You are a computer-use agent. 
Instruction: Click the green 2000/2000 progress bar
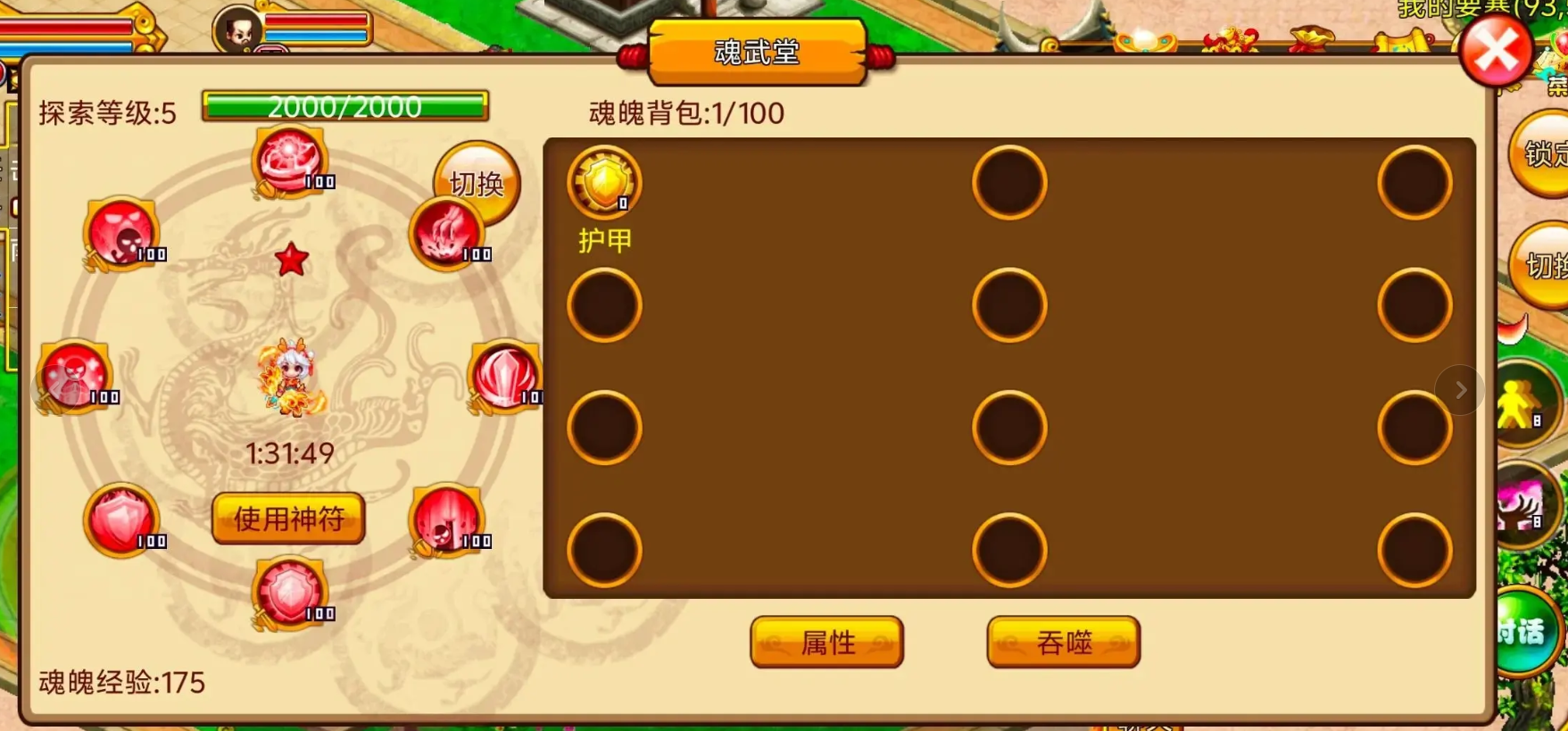(x=346, y=106)
